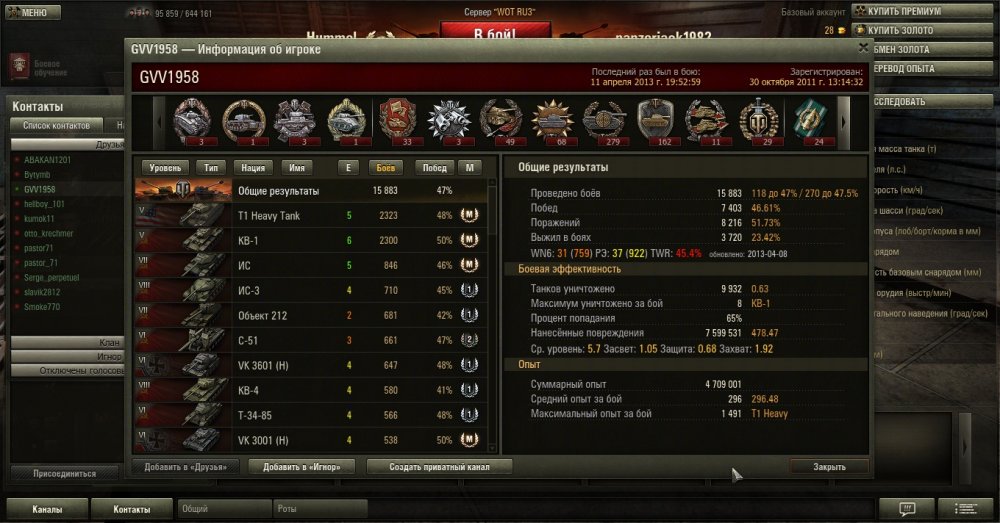Image resolution: width=1000 pixels, height=523 pixels.
Task: Switch to the Контакты tab
Action: tap(131, 509)
